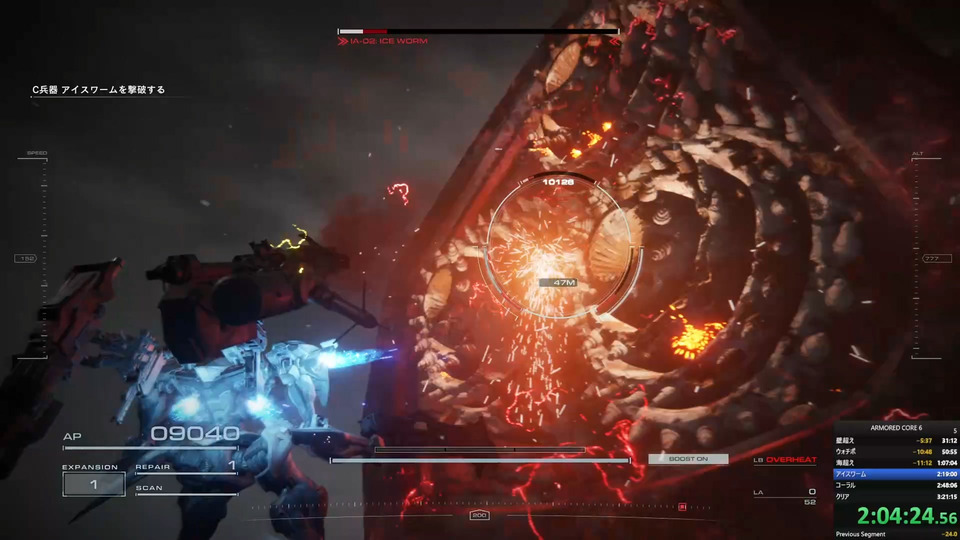
Task: Select the highlighted アイスワーム split row
Action: coord(896,473)
